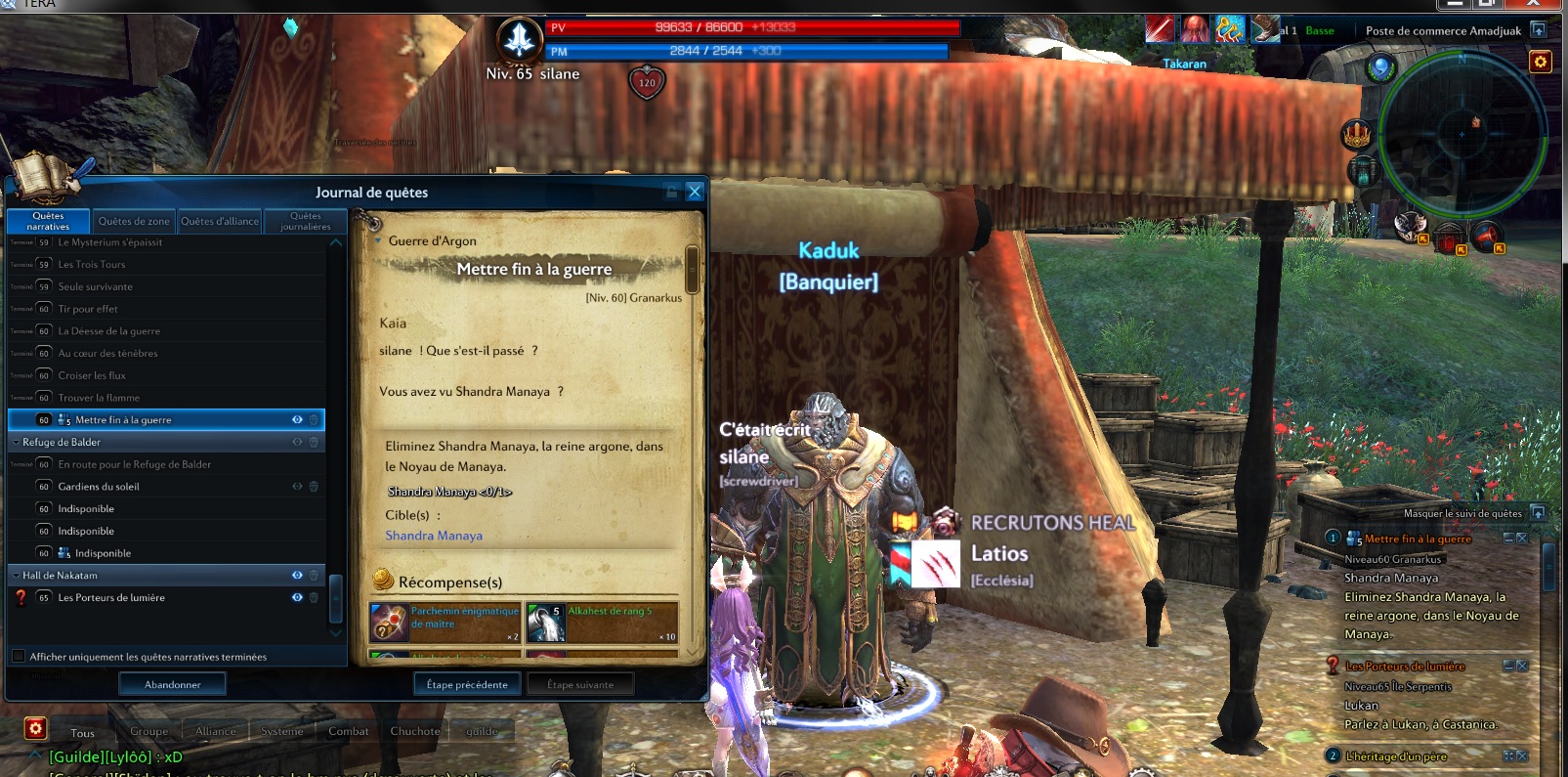Close the Journal de quêtes window
The height and width of the screenshot is (777, 1568).
click(695, 192)
